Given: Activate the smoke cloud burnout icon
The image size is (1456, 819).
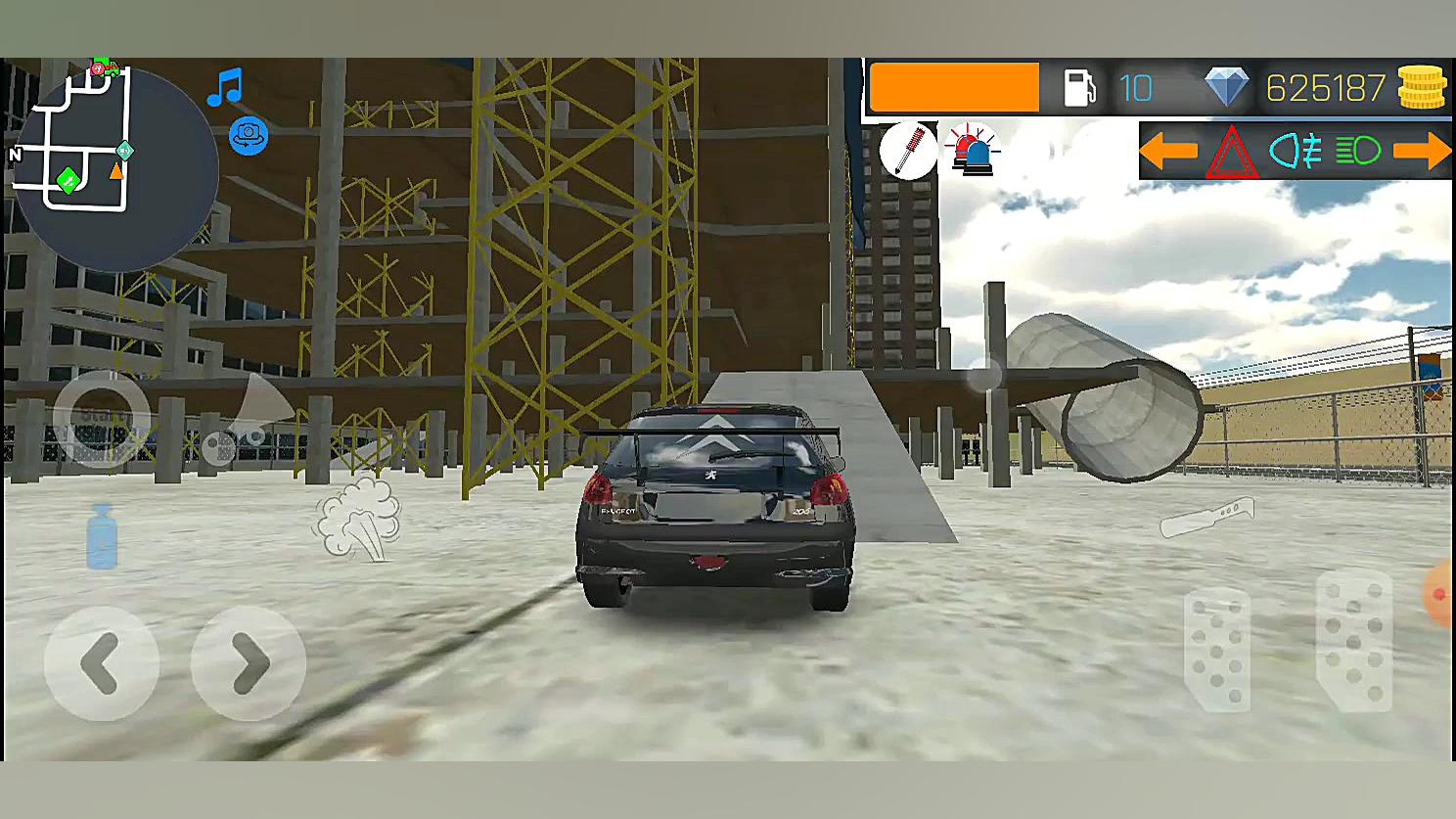Looking at the screenshot, I should point(358,518).
